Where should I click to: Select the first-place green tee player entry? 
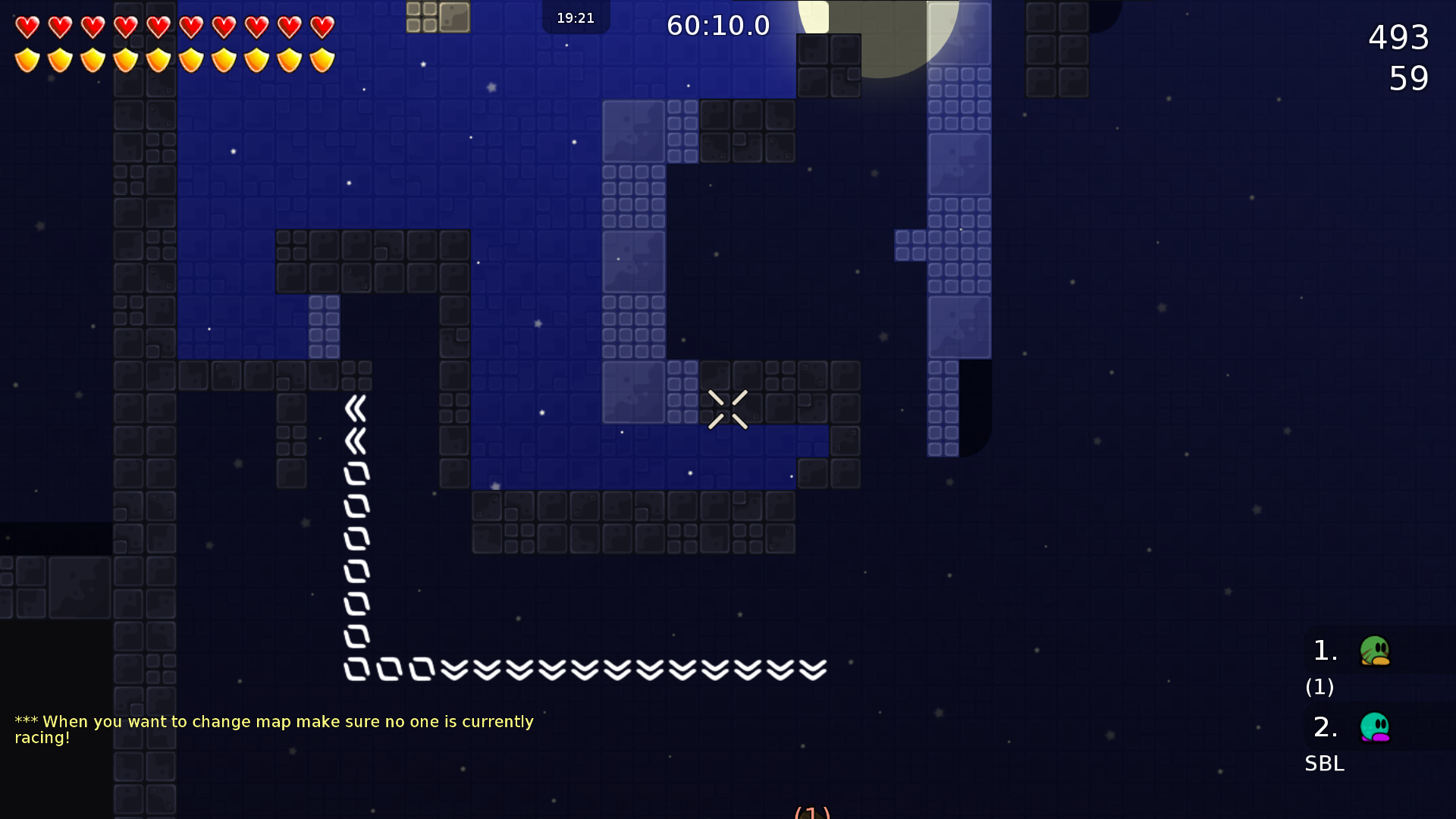pos(1374,651)
